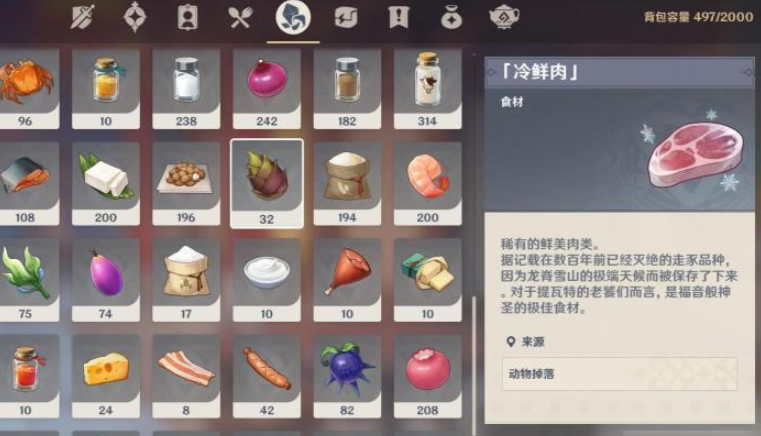The height and width of the screenshot is (436, 761).
Task: Open the quest items tab with exclamation mark
Action: [400, 18]
